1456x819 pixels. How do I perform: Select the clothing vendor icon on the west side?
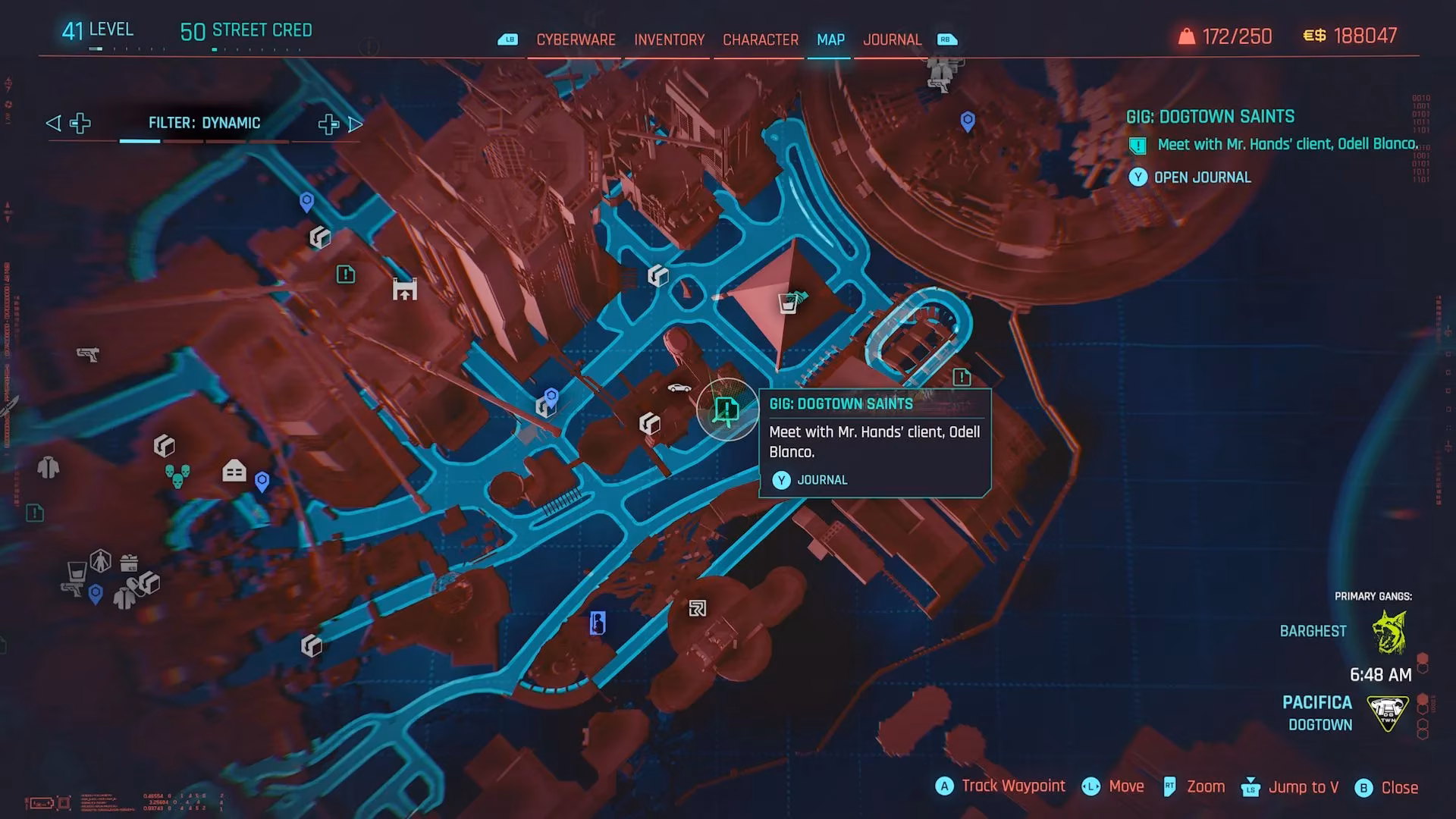pyautogui.click(x=49, y=468)
